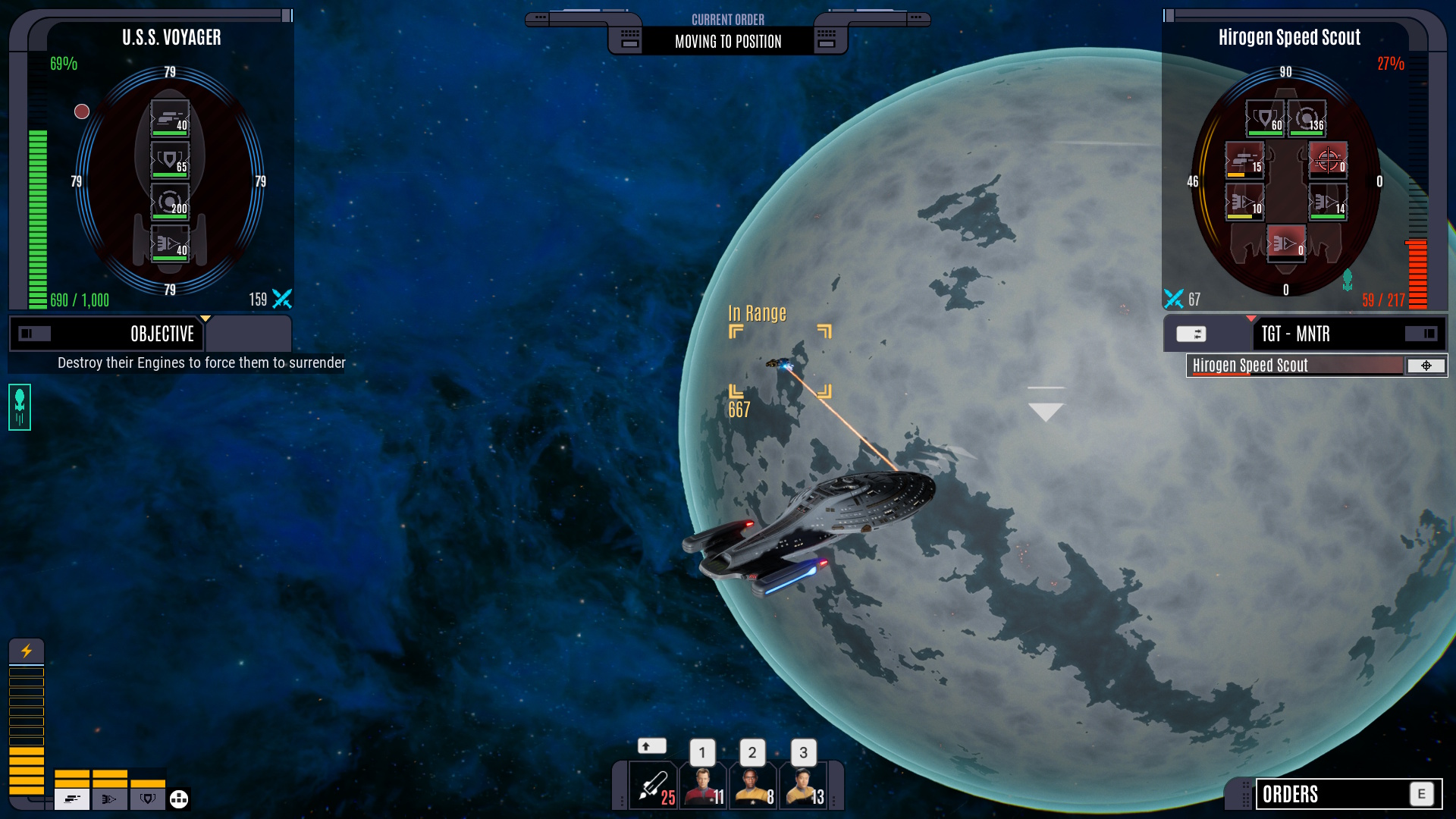
Task: Select the Hirogen Speed Scout target row
Action: tap(1295, 366)
